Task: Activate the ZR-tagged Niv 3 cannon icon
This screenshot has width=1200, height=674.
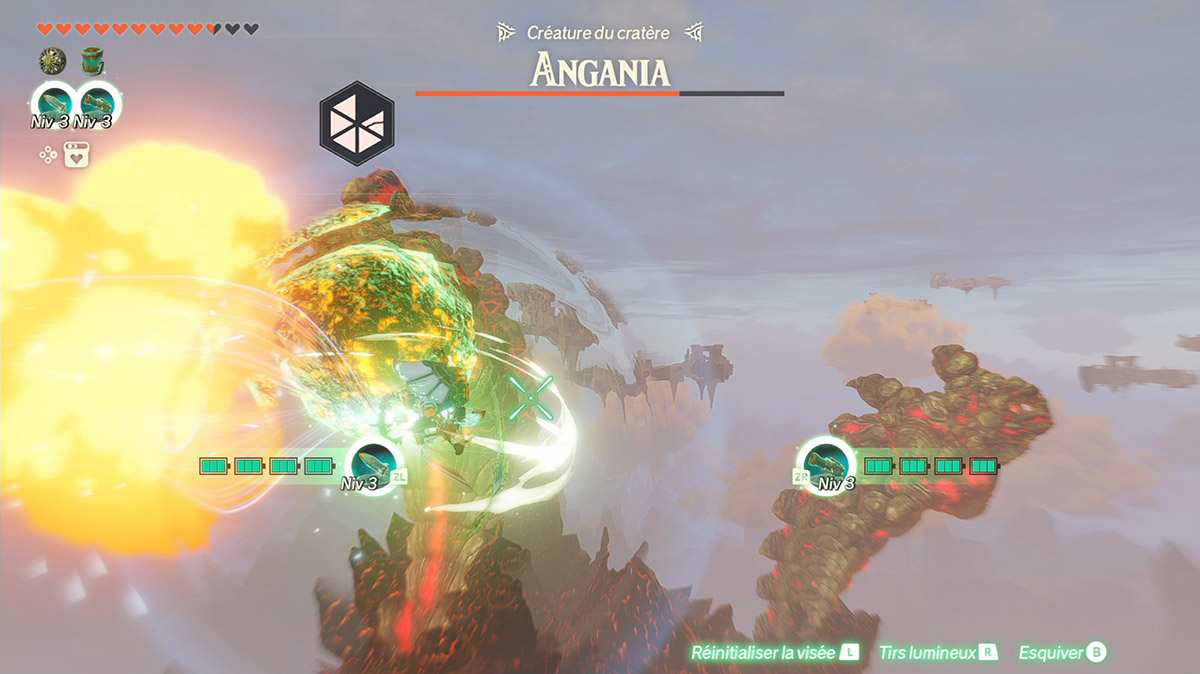Action: pos(826,464)
